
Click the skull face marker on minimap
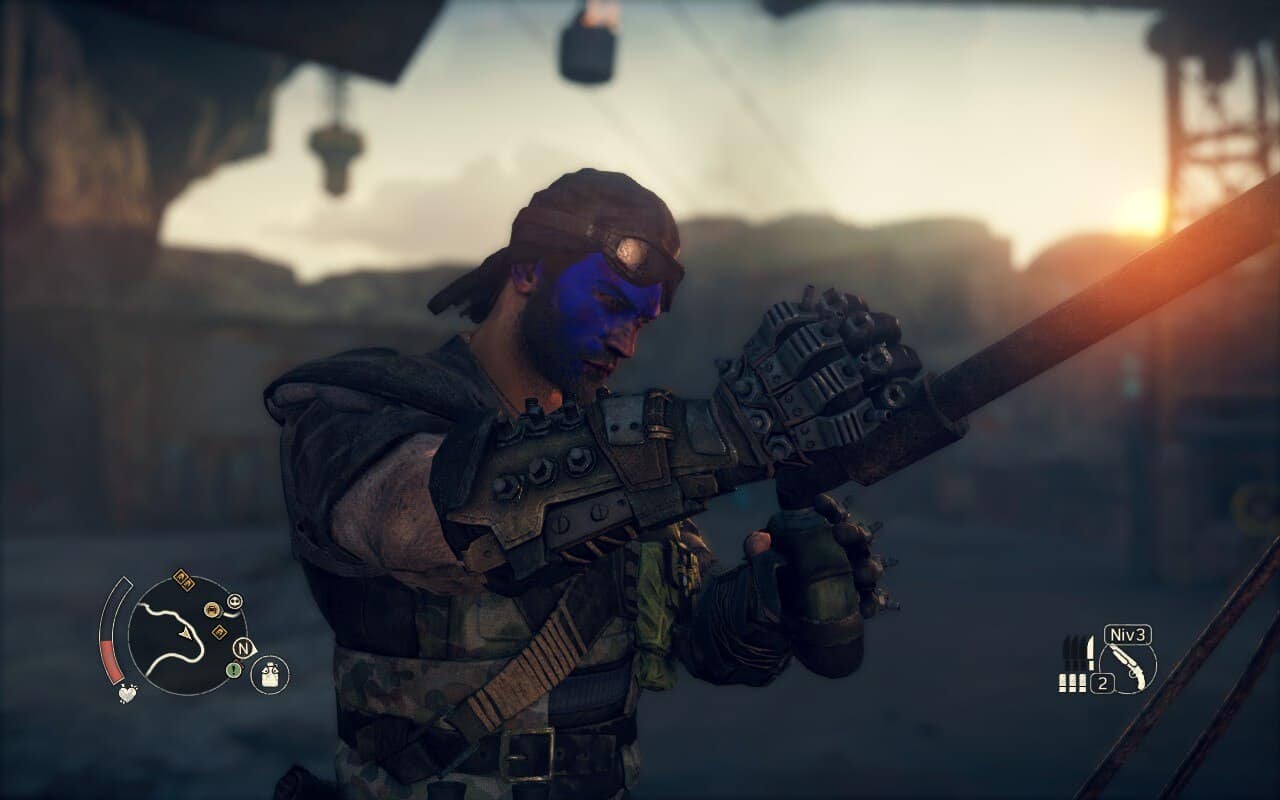click(235, 602)
